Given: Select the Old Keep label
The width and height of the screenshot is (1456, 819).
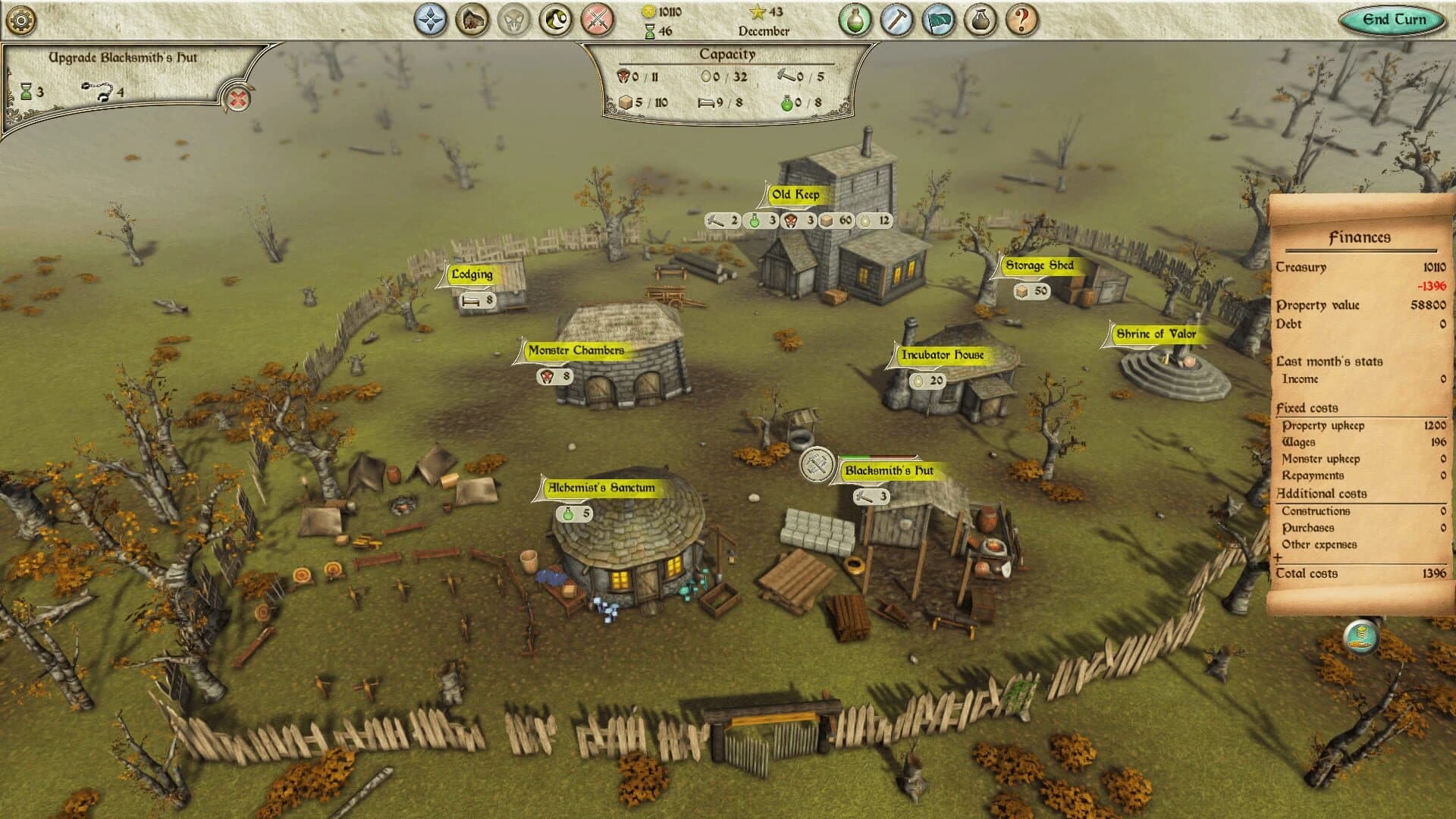Looking at the screenshot, I should pyautogui.click(x=794, y=193).
